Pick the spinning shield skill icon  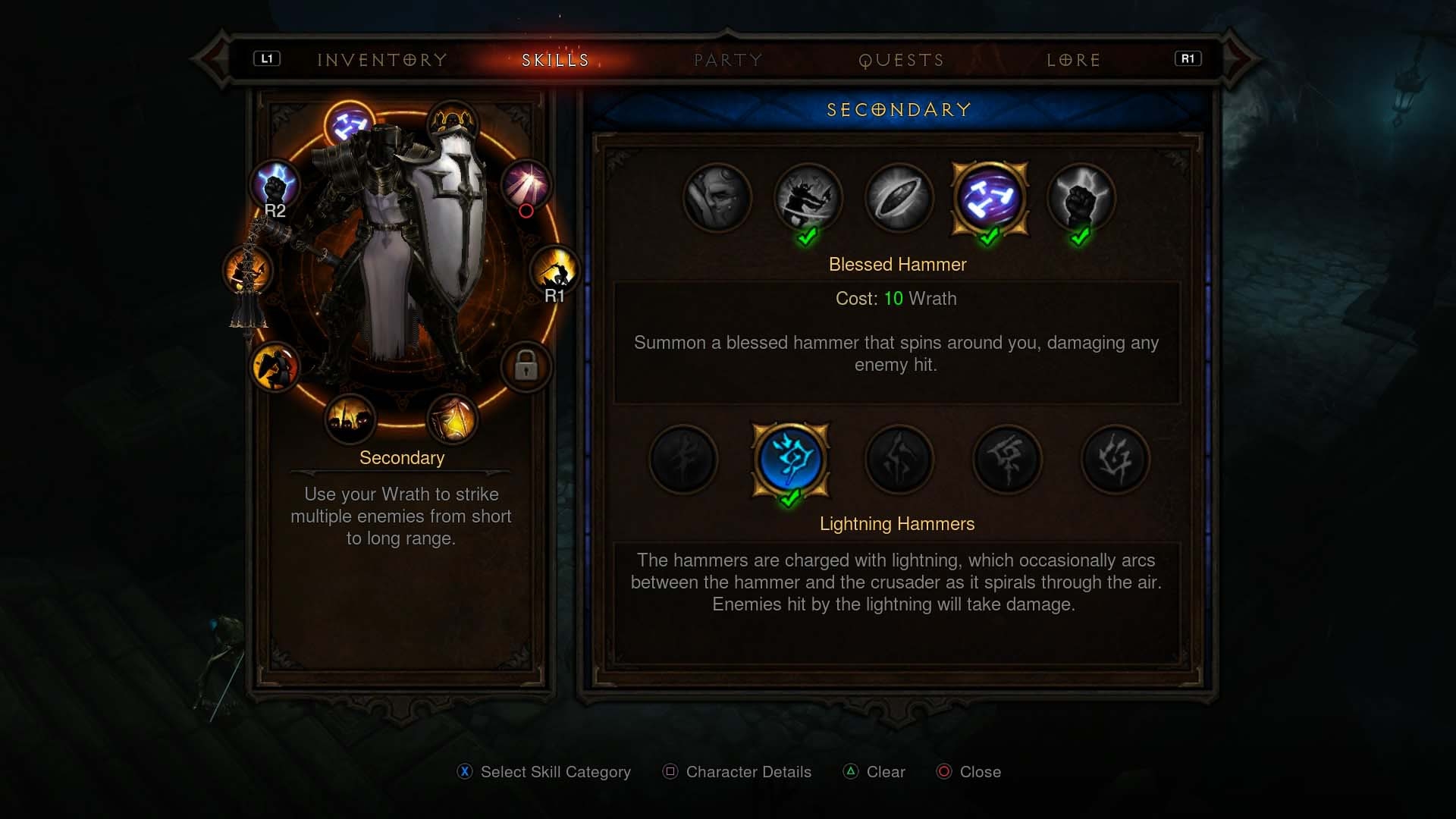[899, 198]
